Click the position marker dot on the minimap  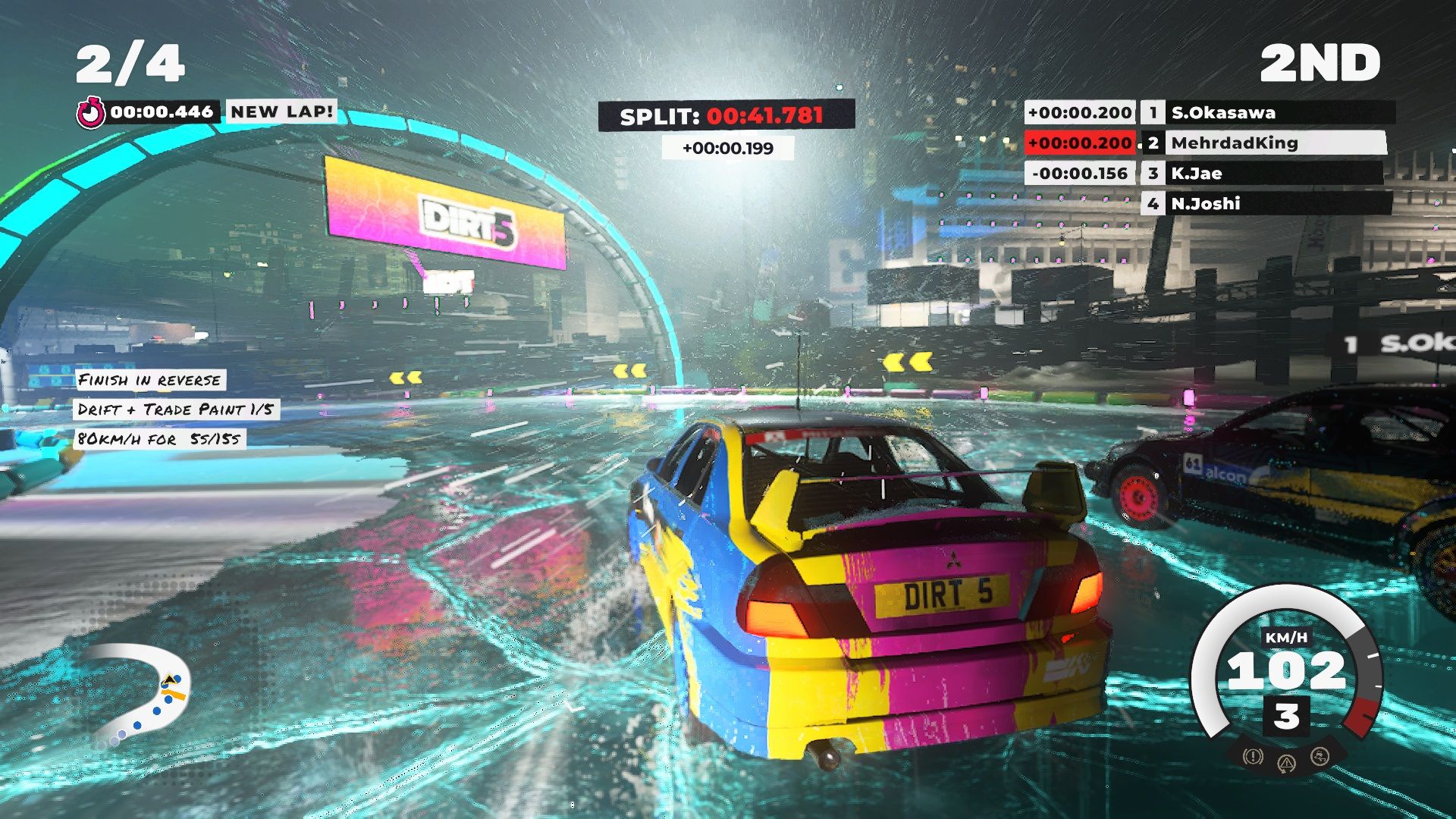coord(168,699)
